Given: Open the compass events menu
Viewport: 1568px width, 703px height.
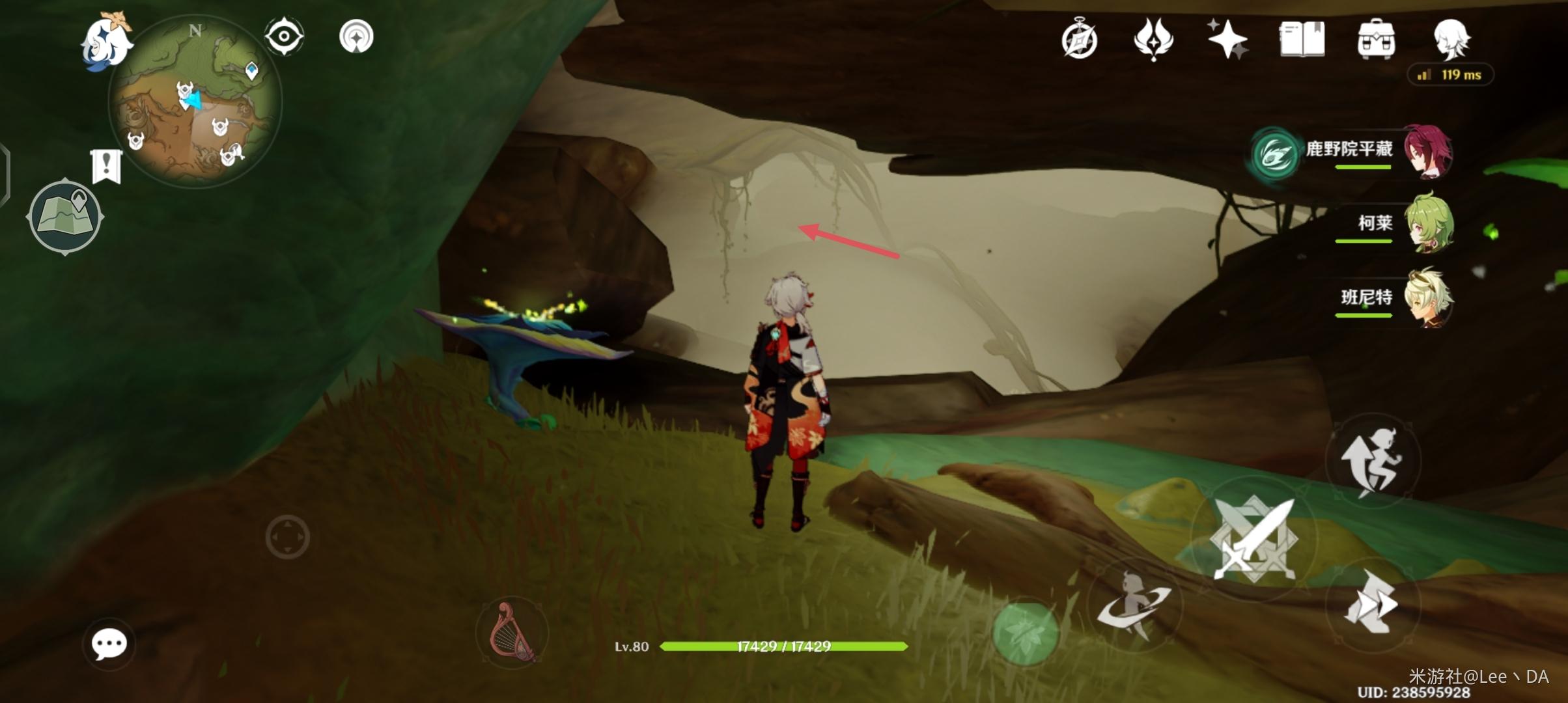Looking at the screenshot, I should [1080, 39].
